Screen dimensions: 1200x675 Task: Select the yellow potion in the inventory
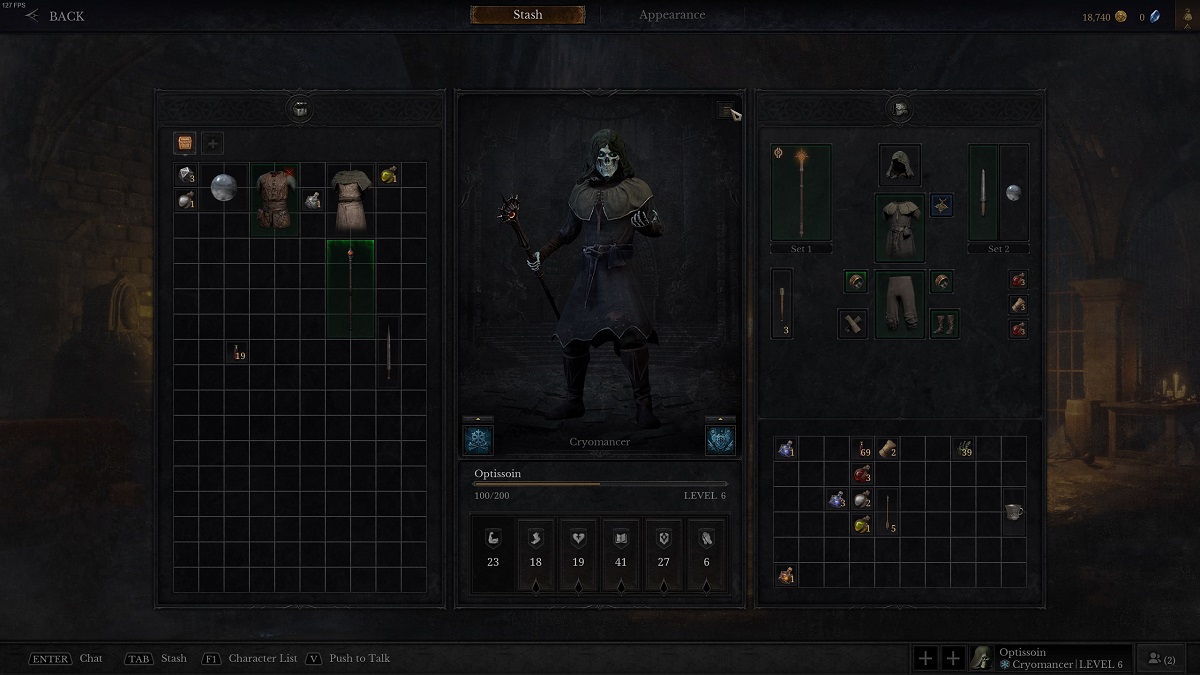(x=860, y=524)
